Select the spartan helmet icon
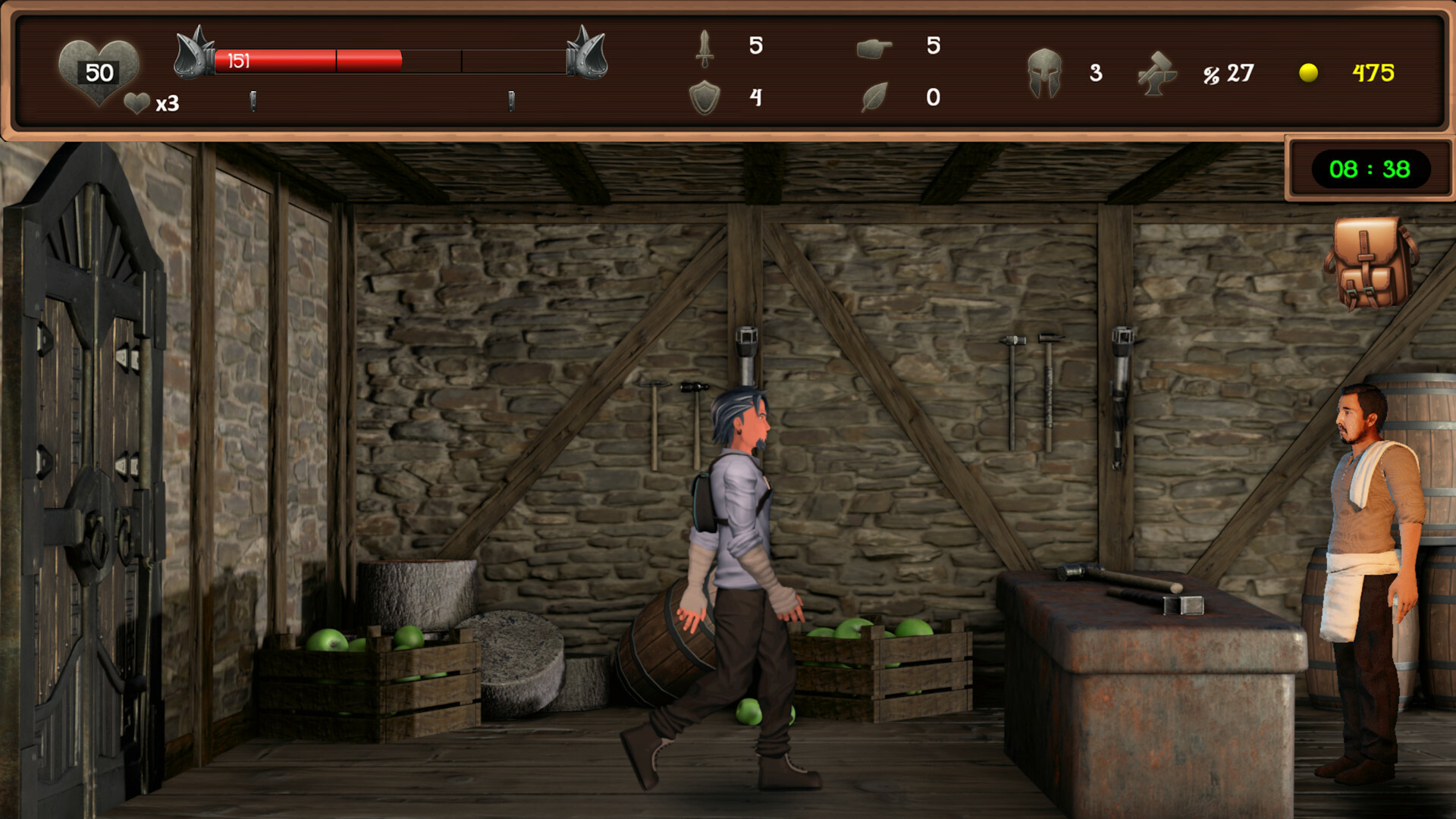Viewport: 1456px width, 819px height. pos(1046,74)
